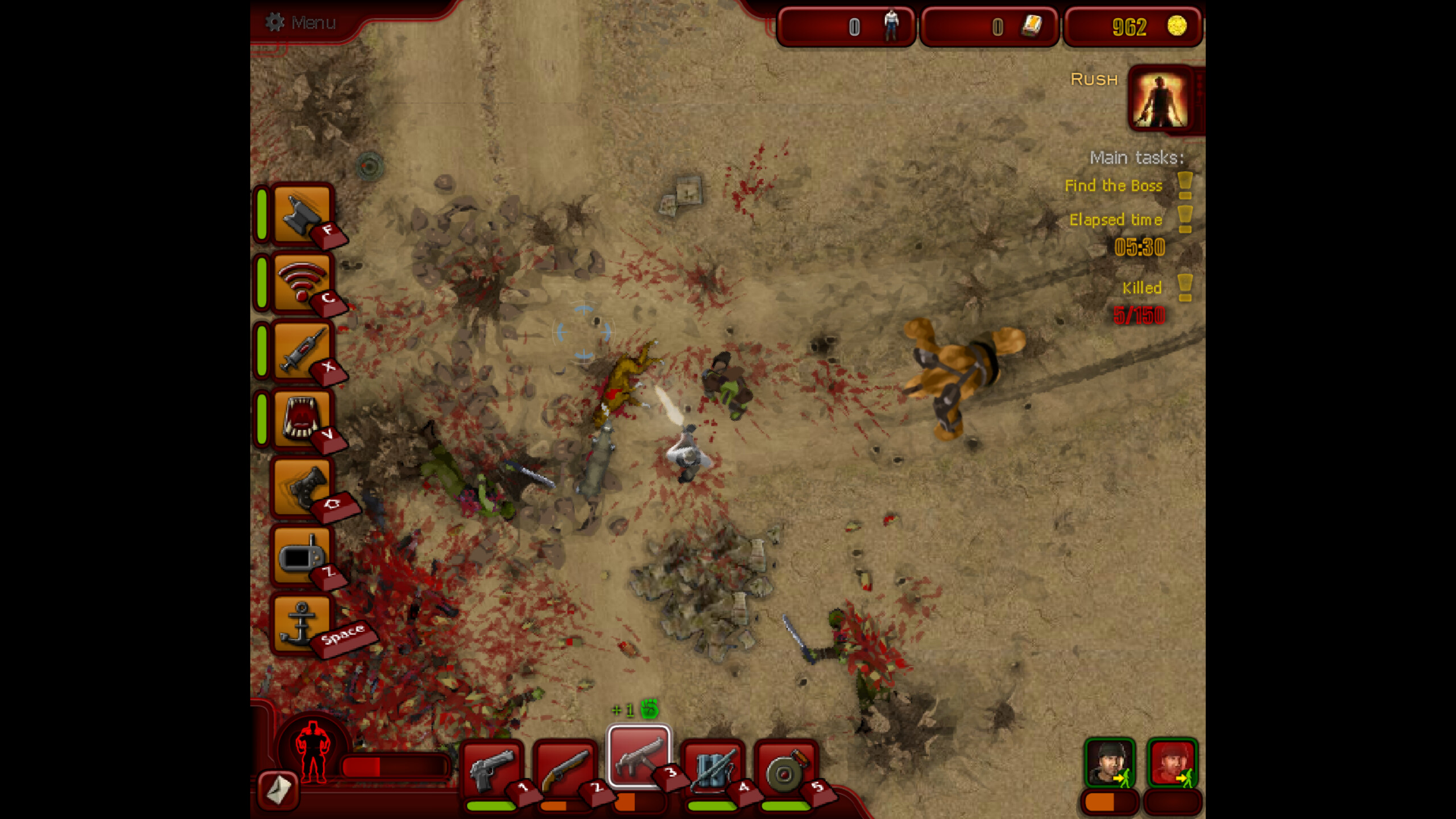
Task: Click the gold counter showing 962
Action: [x=1131, y=27]
